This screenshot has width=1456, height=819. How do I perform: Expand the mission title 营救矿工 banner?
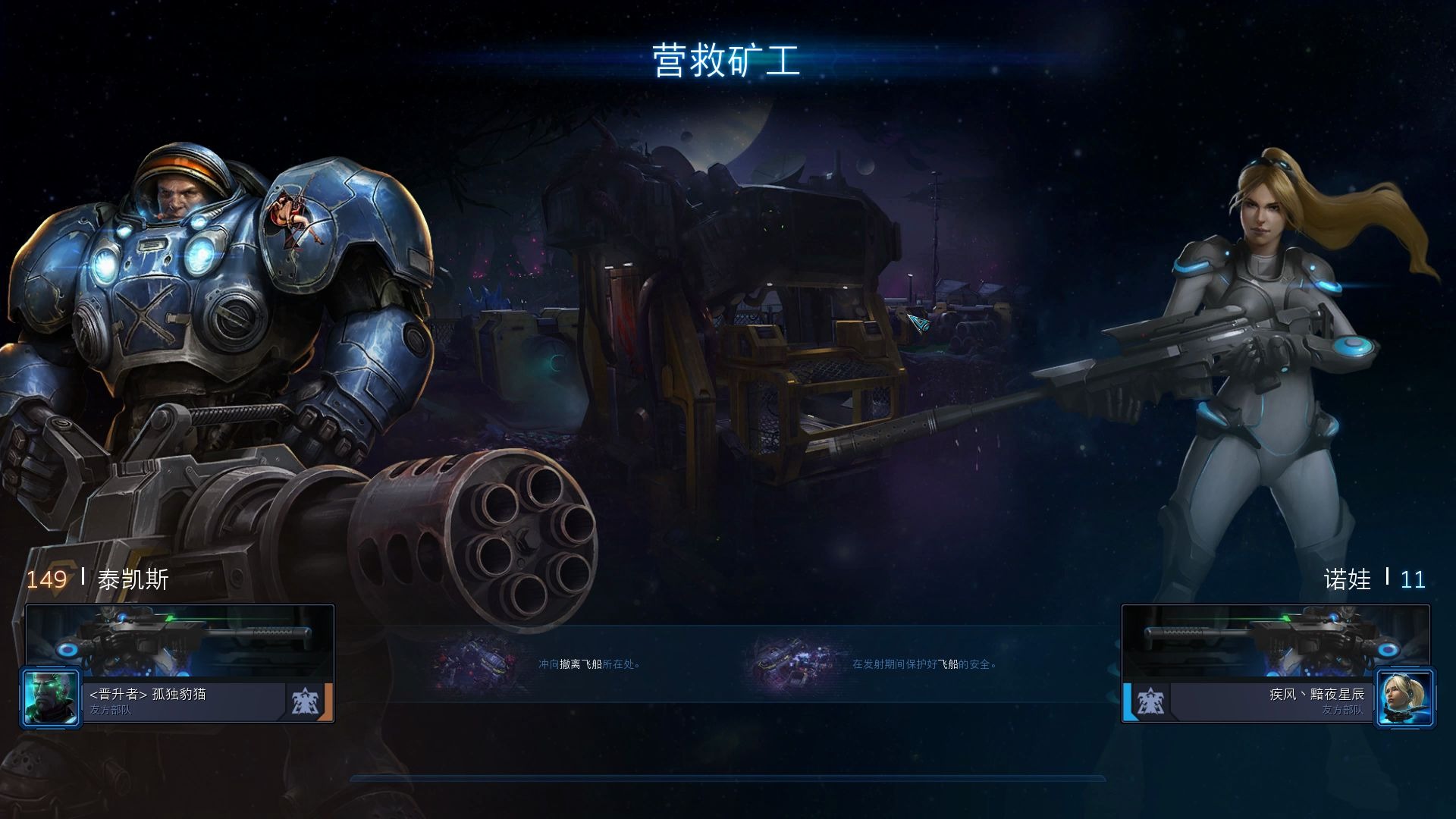728,58
